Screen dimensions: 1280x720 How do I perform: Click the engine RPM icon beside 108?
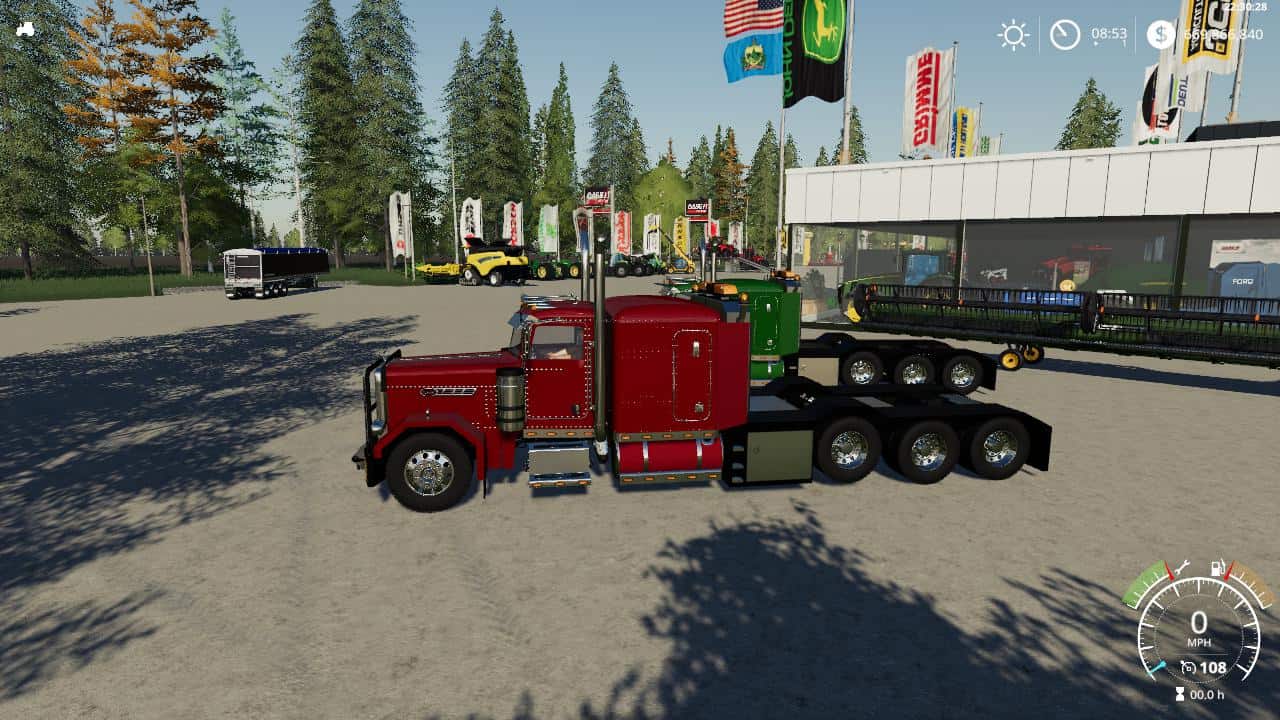1189,667
